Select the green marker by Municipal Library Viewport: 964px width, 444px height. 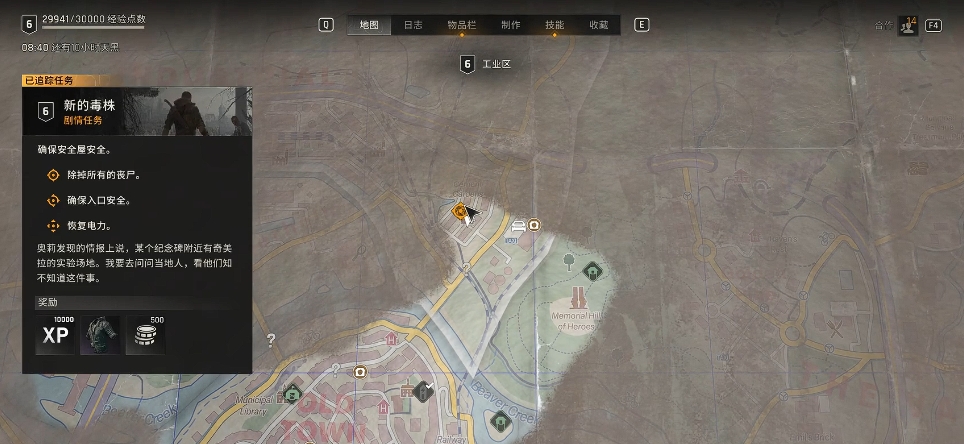(x=292, y=393)
